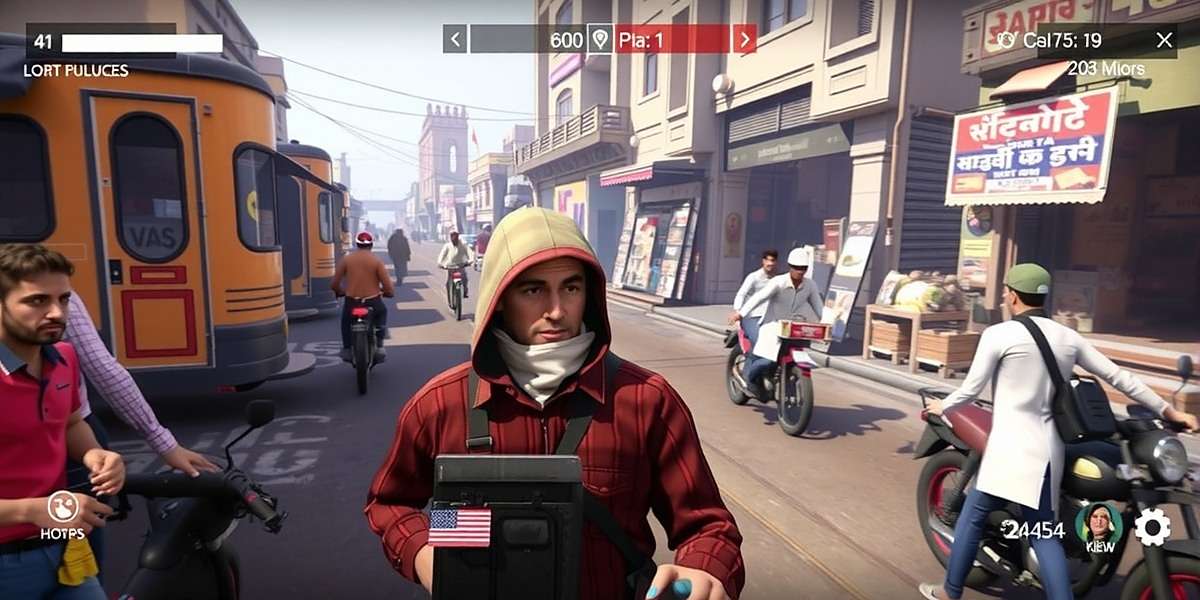This screenshot has height=600, width=1200.
Task: Click the left arrow in top bar
Action: click(x=455, y=39)
